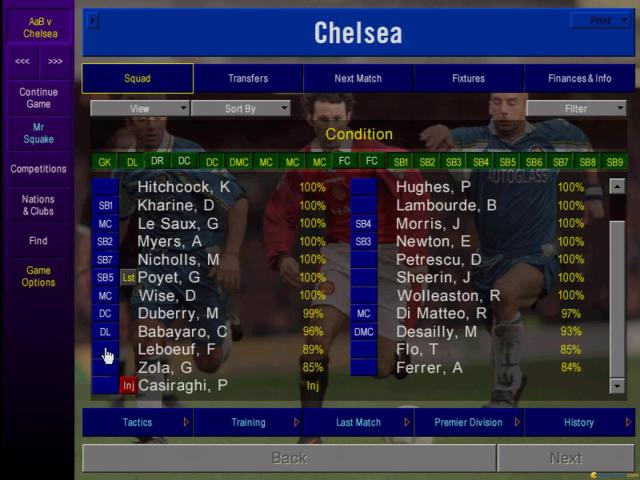Select player Desailly, M
640x480 pixels.
[436, 331]
